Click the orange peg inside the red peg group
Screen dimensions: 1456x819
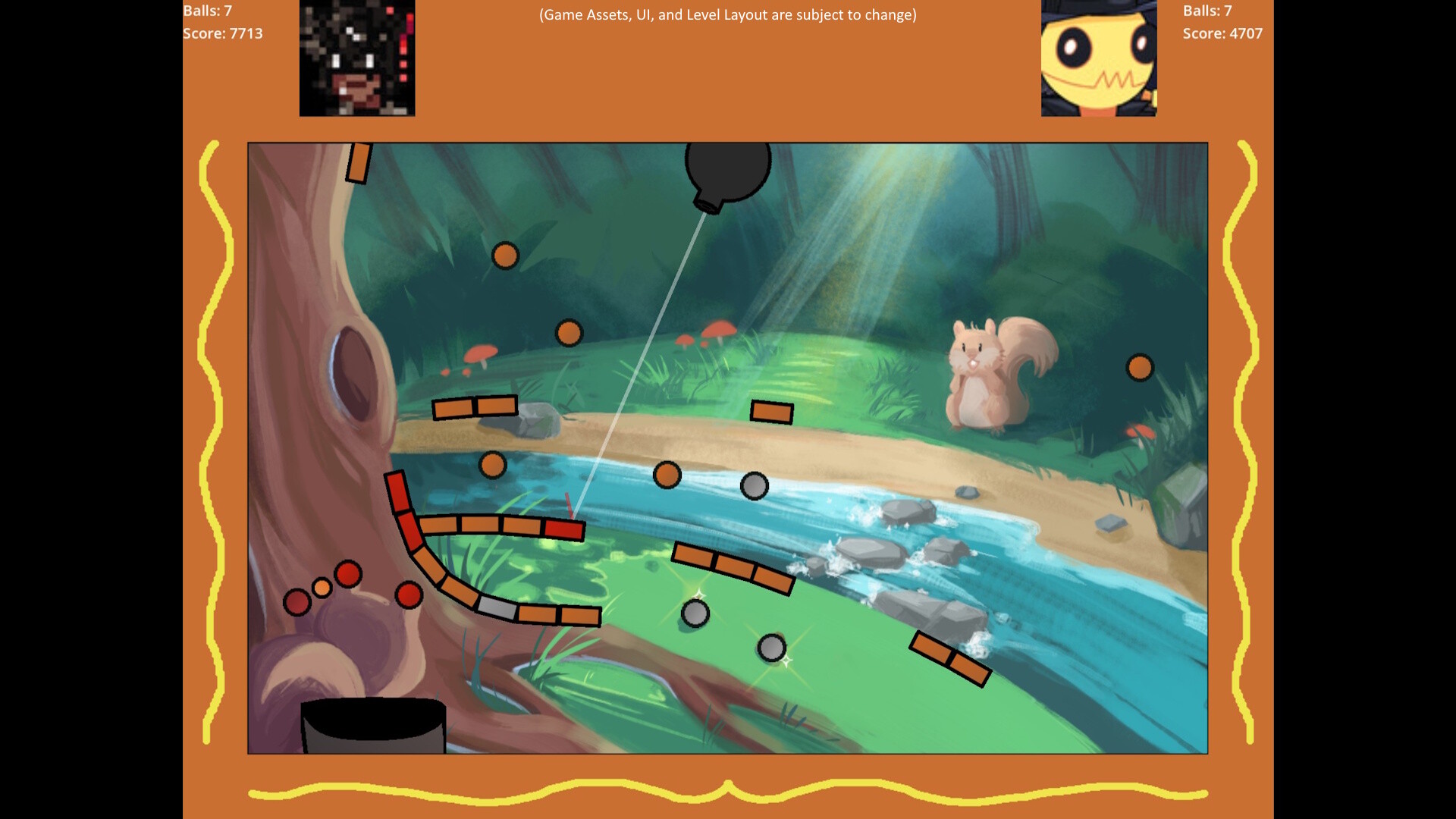click(x=322, y=588)
